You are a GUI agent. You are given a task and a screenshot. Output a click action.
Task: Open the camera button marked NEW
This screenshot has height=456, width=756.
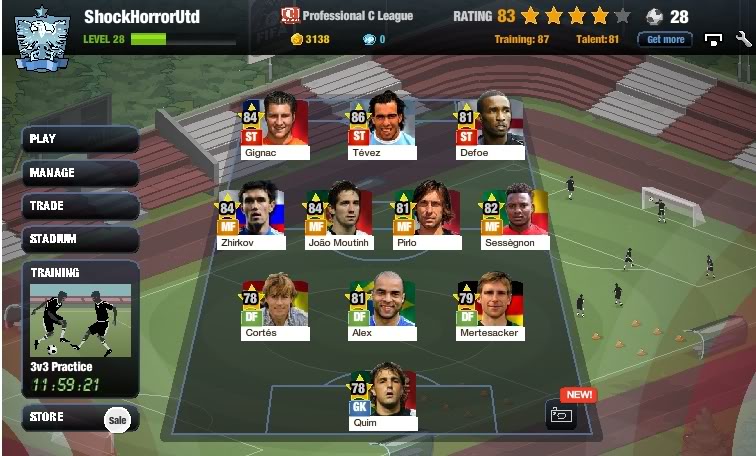tap(561, 414)
